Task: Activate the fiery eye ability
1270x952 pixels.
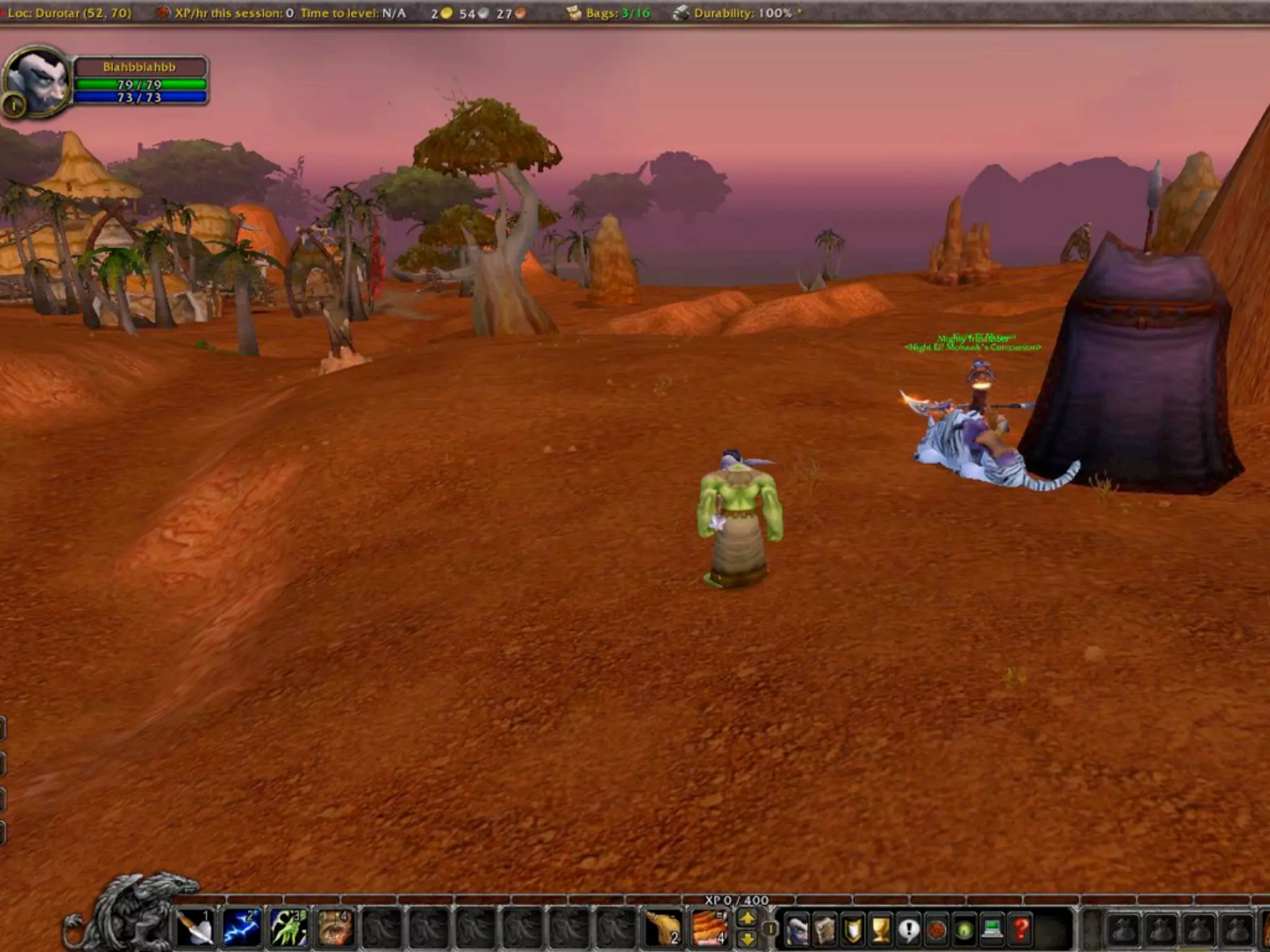Action: (335, 928)
